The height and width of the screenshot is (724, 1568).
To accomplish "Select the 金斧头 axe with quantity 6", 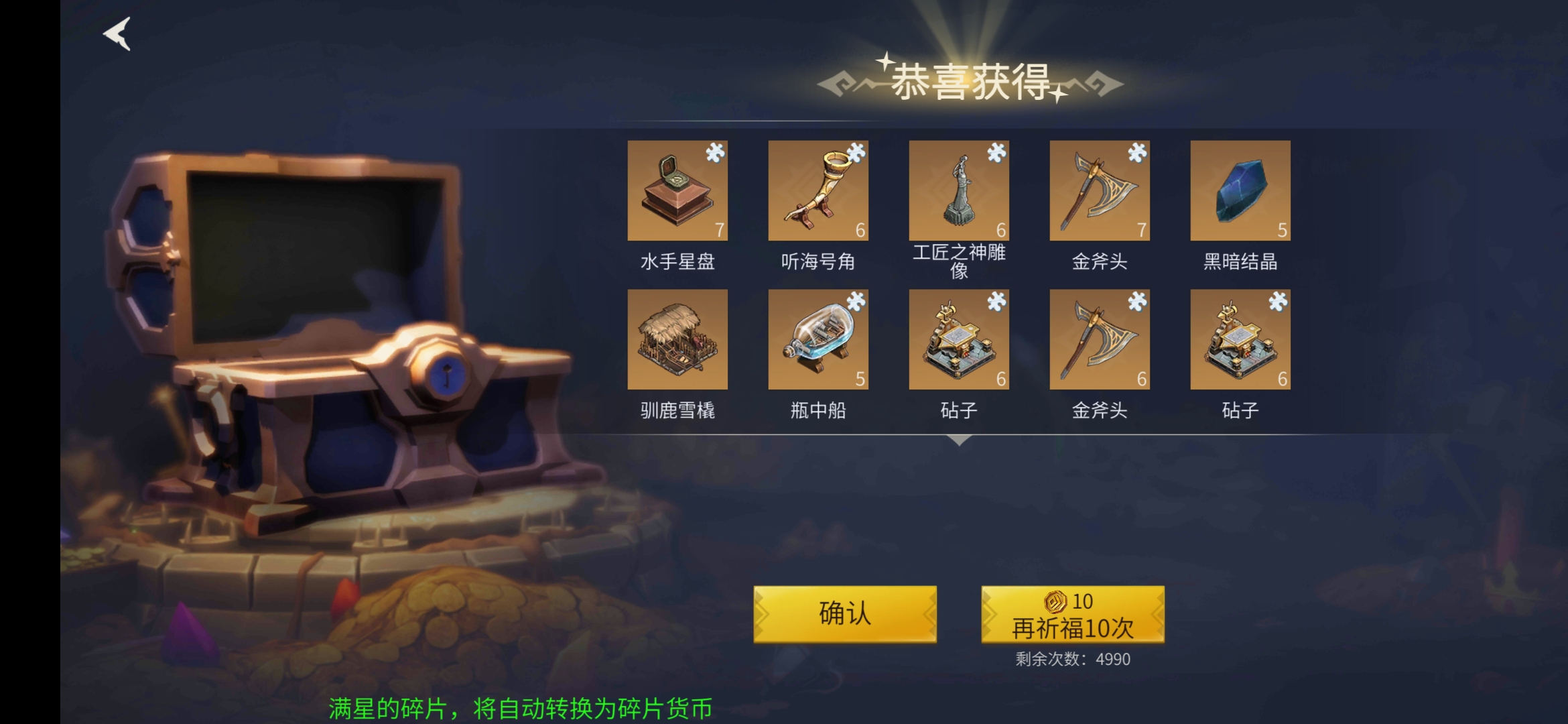I will [x=1100, y=339].
